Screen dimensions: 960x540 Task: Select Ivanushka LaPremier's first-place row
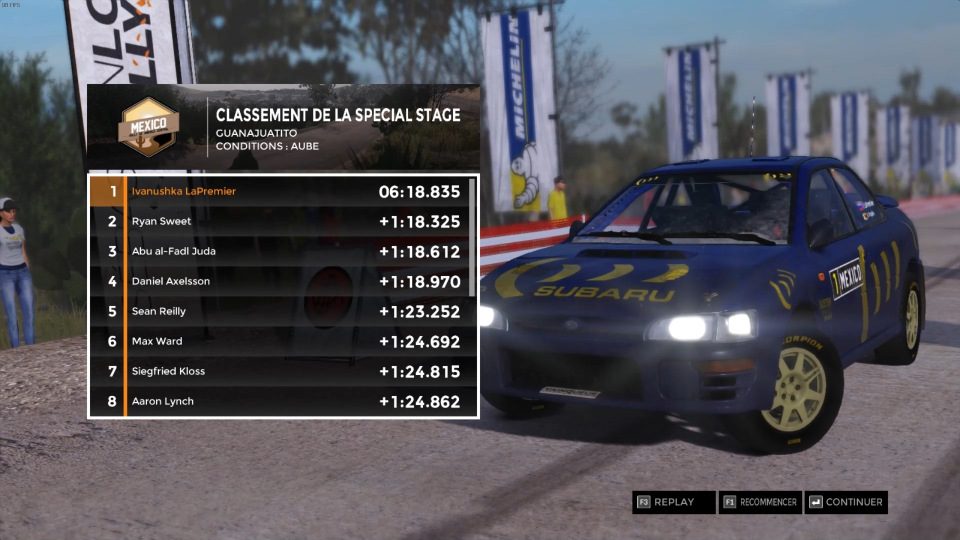(280, 191)
